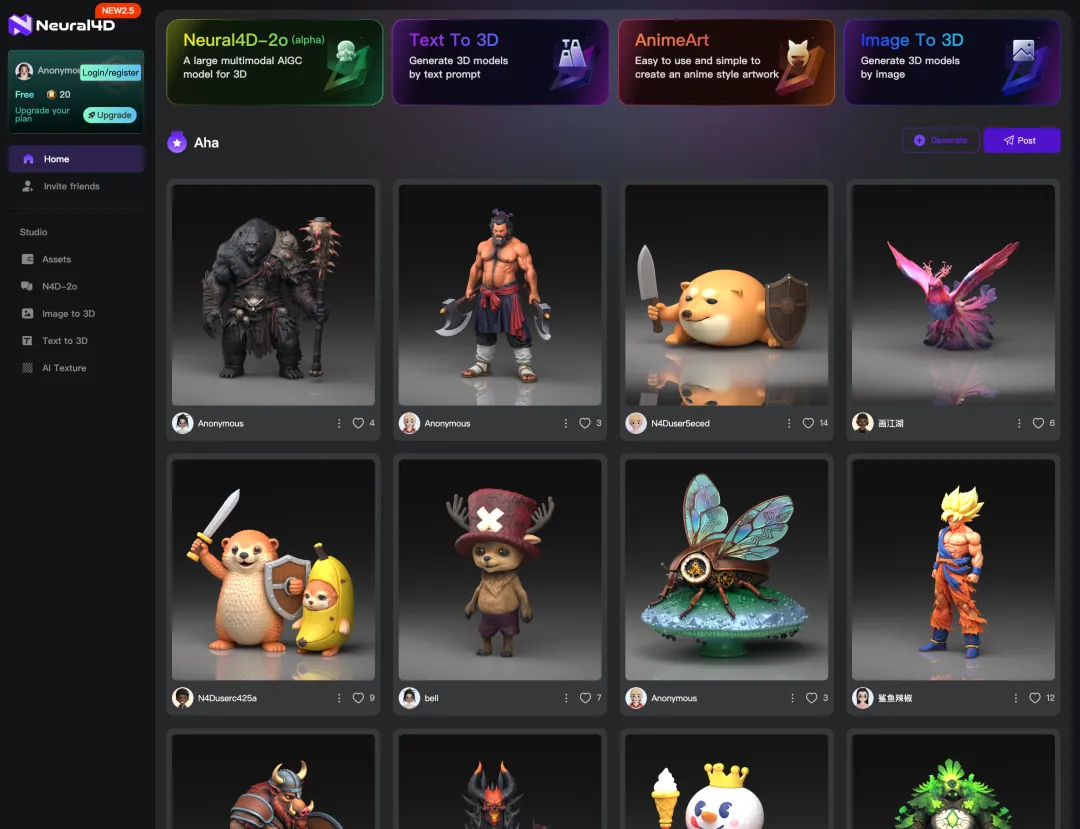Open Image to 3D from sidebar

click(x=68, y=314)
